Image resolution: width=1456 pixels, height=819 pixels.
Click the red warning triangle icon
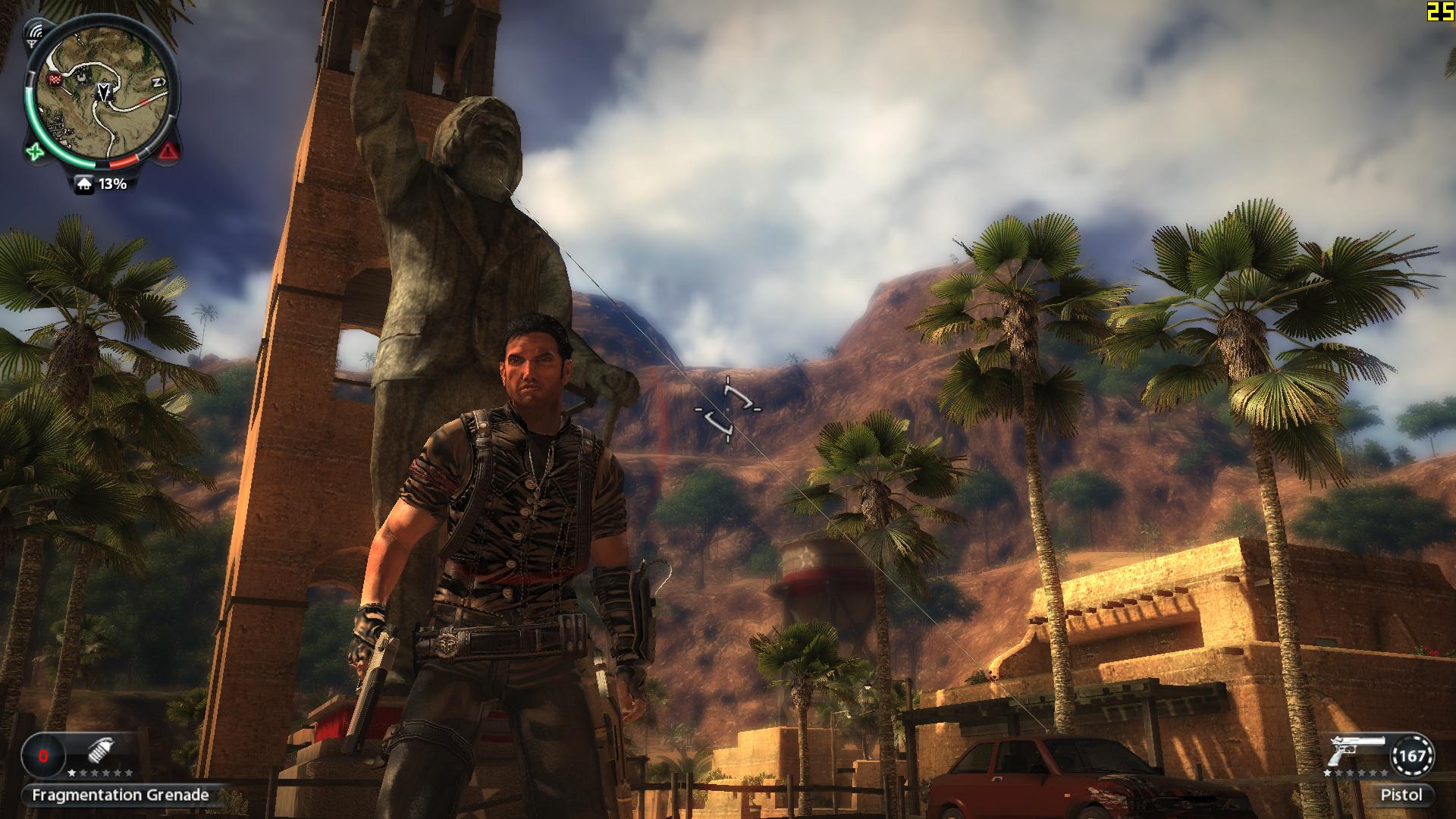(169, 152)
